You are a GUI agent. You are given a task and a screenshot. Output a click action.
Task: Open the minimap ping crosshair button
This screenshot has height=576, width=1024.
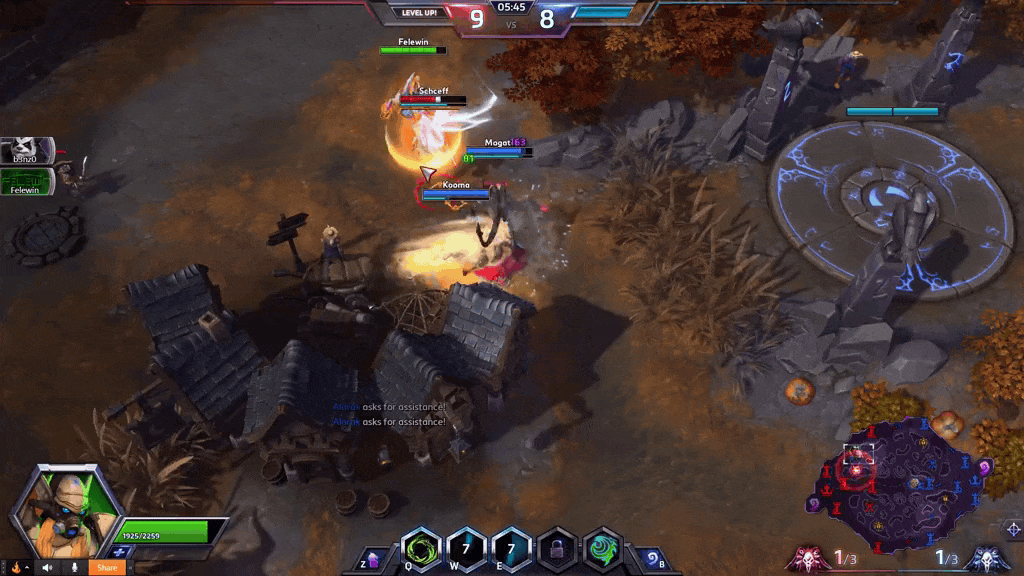[x=1012, y=528]
